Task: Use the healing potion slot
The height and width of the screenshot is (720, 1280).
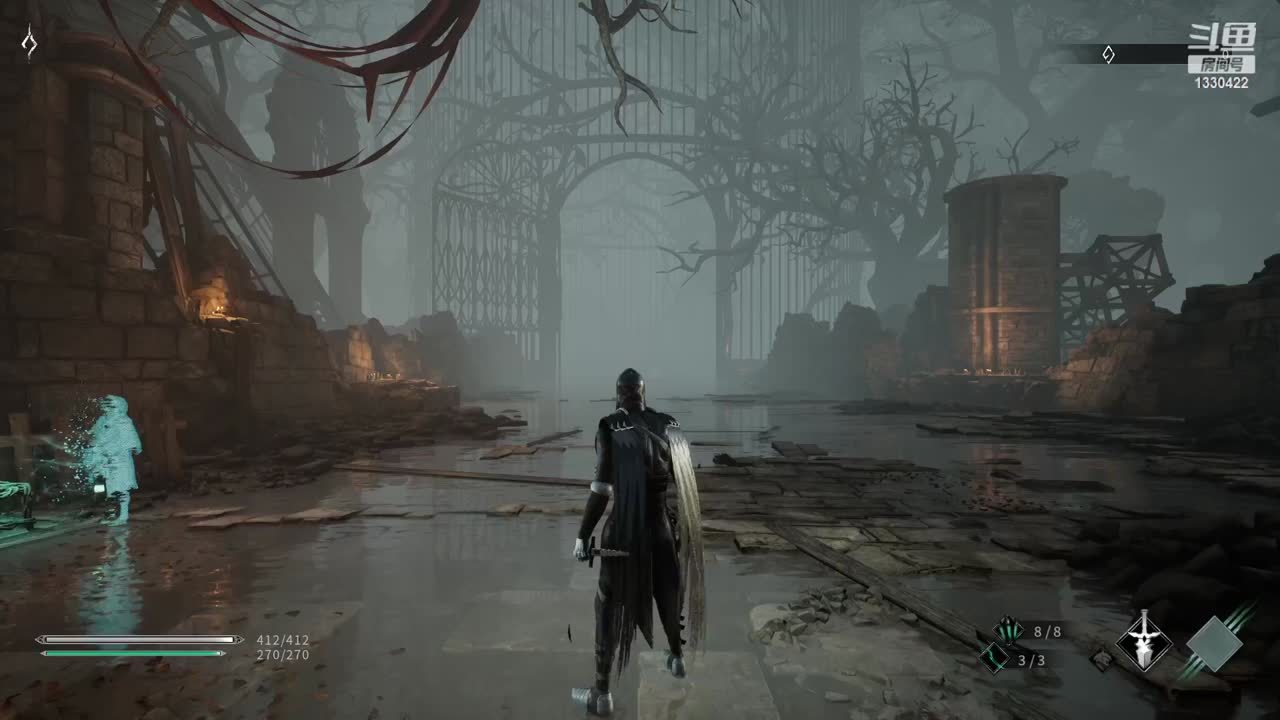Action: tap(995, 659)
